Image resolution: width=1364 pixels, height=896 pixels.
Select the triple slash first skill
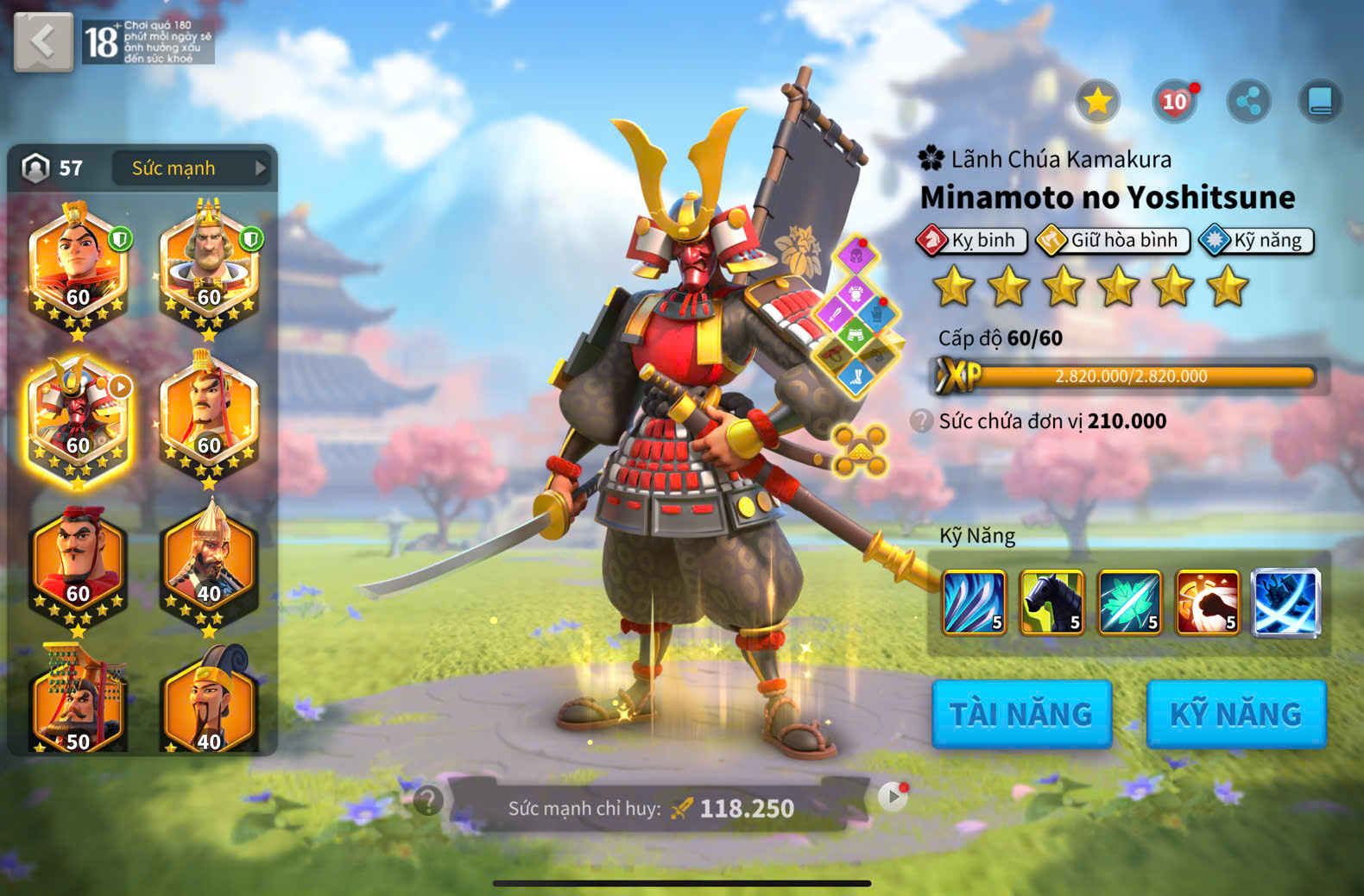(975, 602)
